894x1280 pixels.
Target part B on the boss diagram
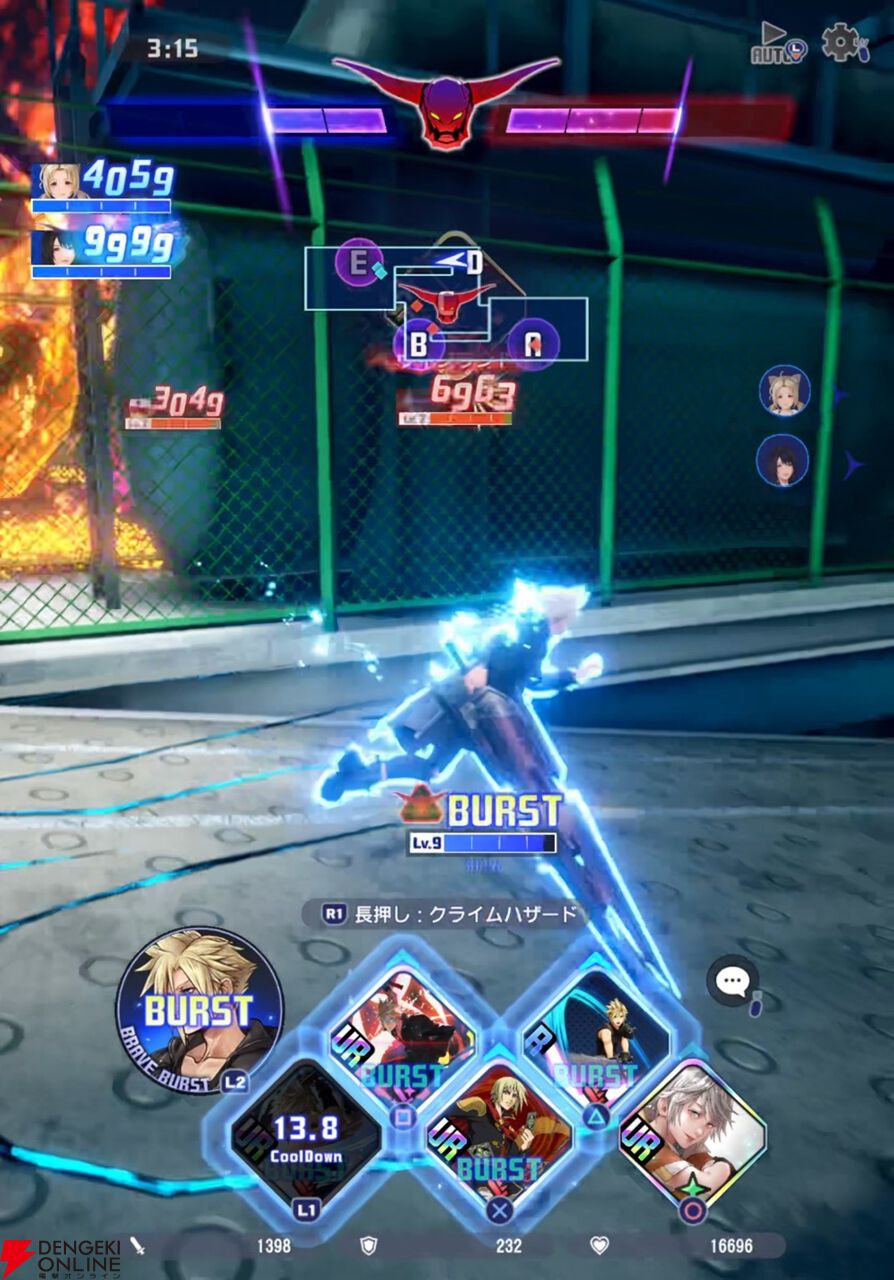(418, 344)
